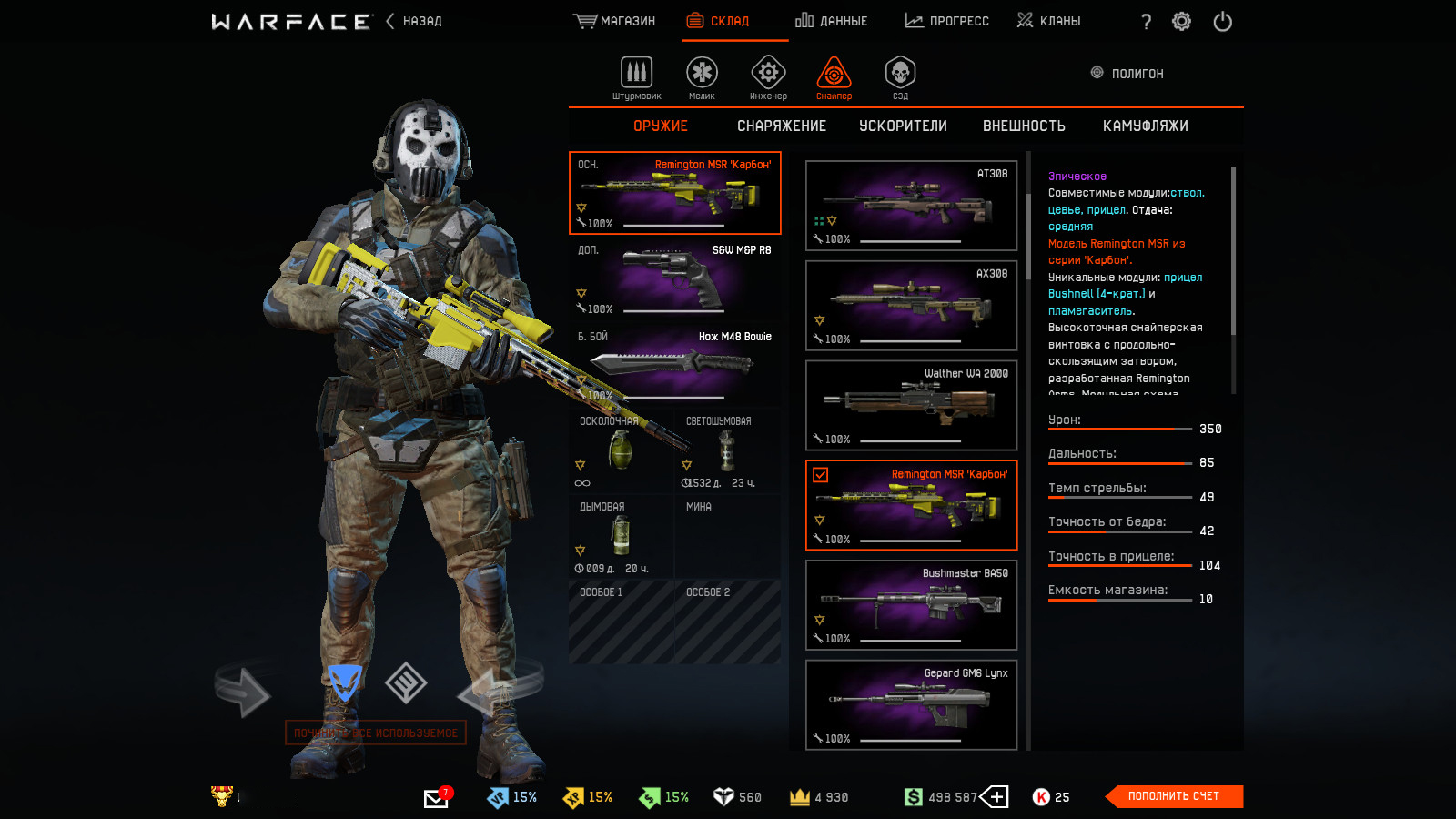Screen dimensions: 1456x819
Task: Enter the ПОЛИГОН shooting range
Action: point(1127,74)
